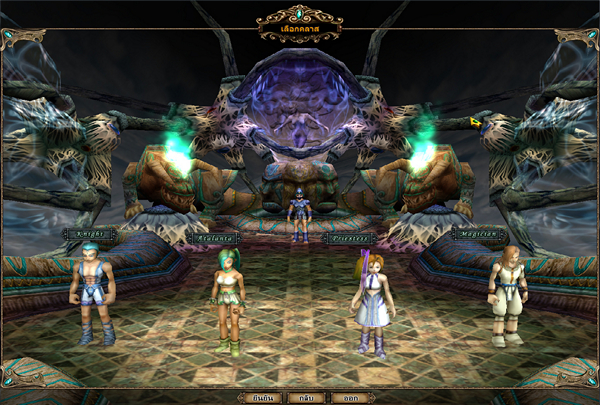Confirm selection with the ยืนยัน button
600x405 pixels.
(x=262, y=397)
